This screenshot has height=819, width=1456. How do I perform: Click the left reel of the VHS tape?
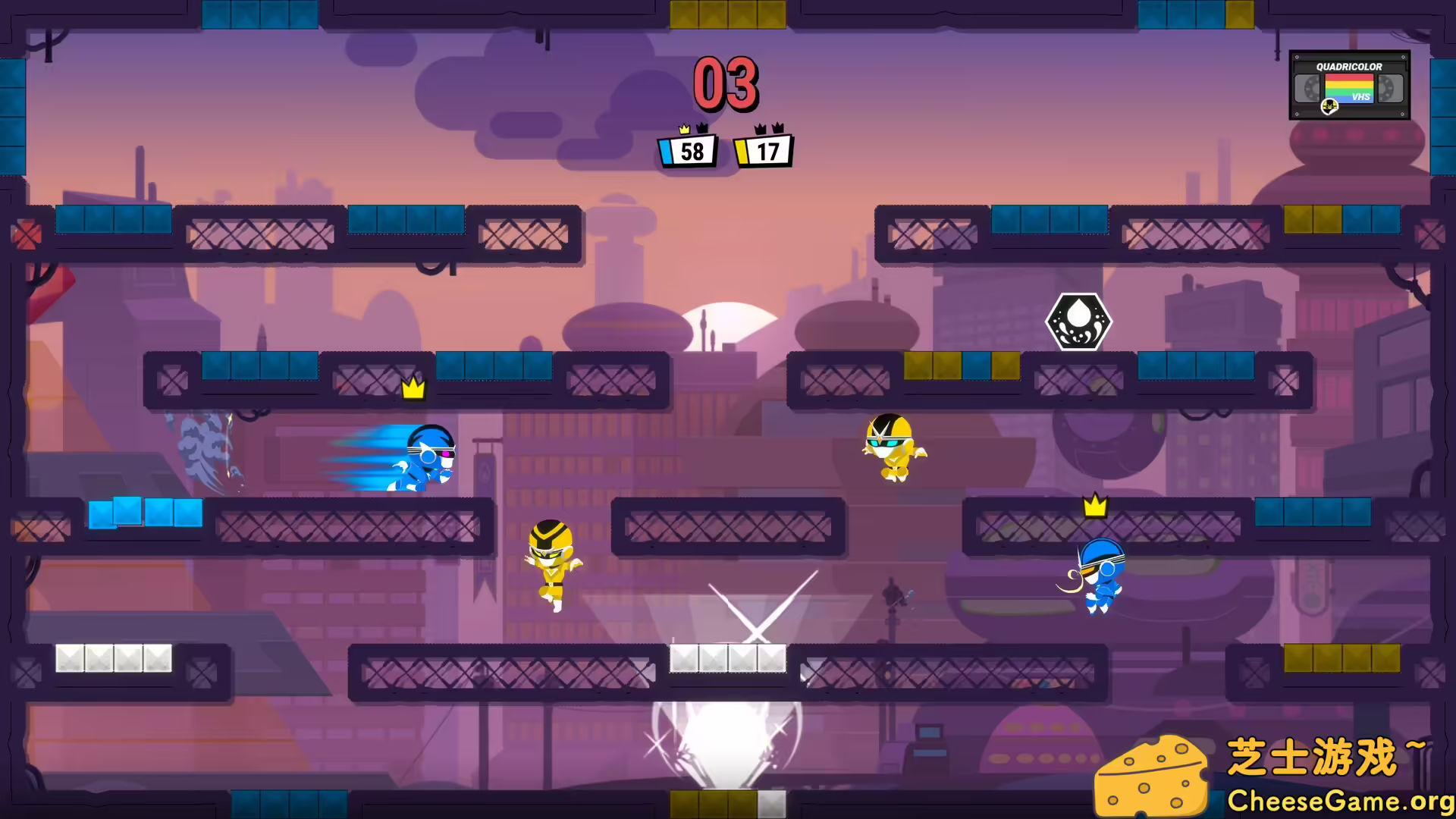1307,89
